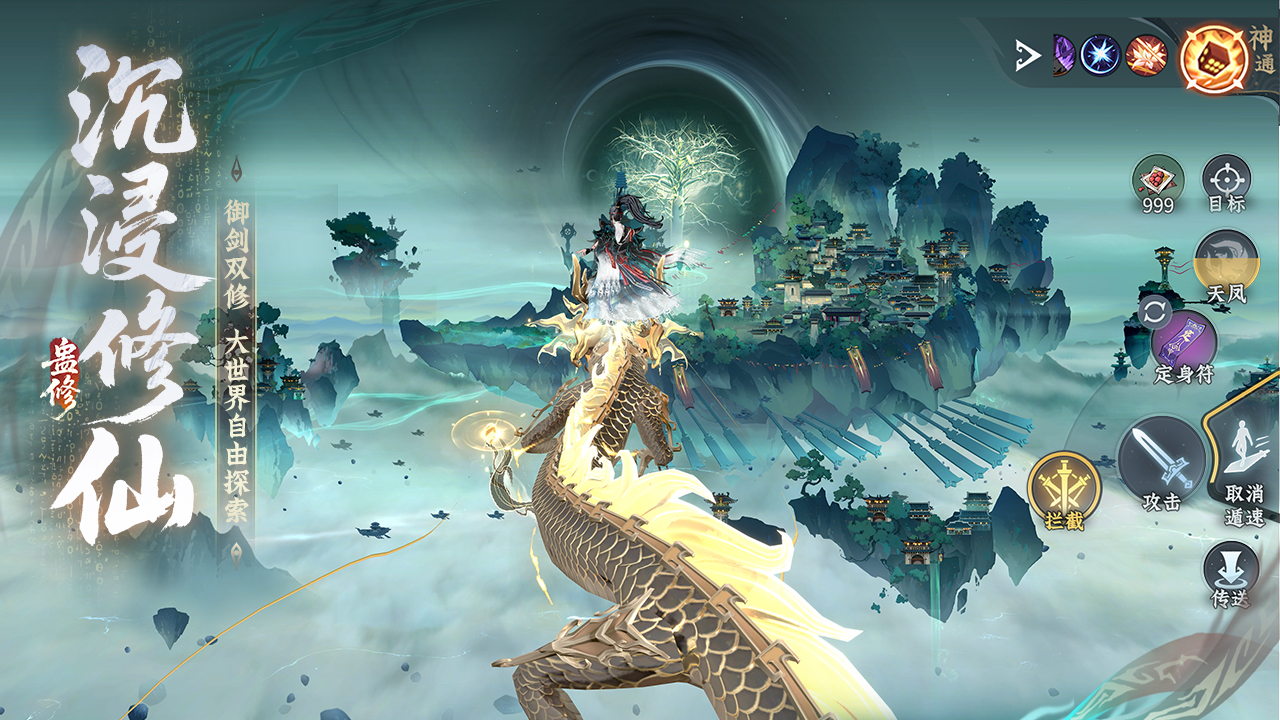
Task: Swap the talisman with the refresh icon
Action: coord(1154,313)
